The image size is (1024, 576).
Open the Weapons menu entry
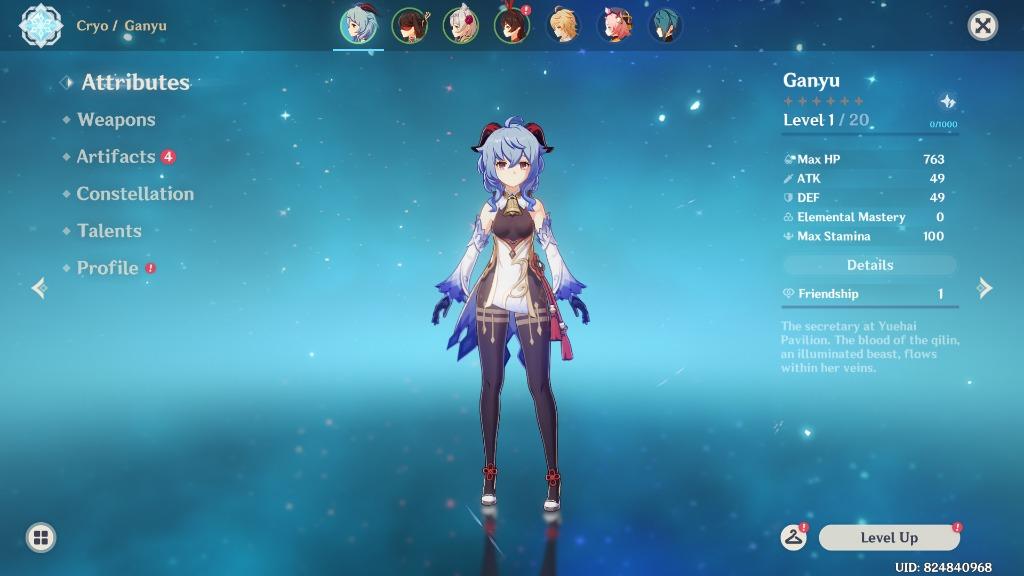(x=116, y=120)
